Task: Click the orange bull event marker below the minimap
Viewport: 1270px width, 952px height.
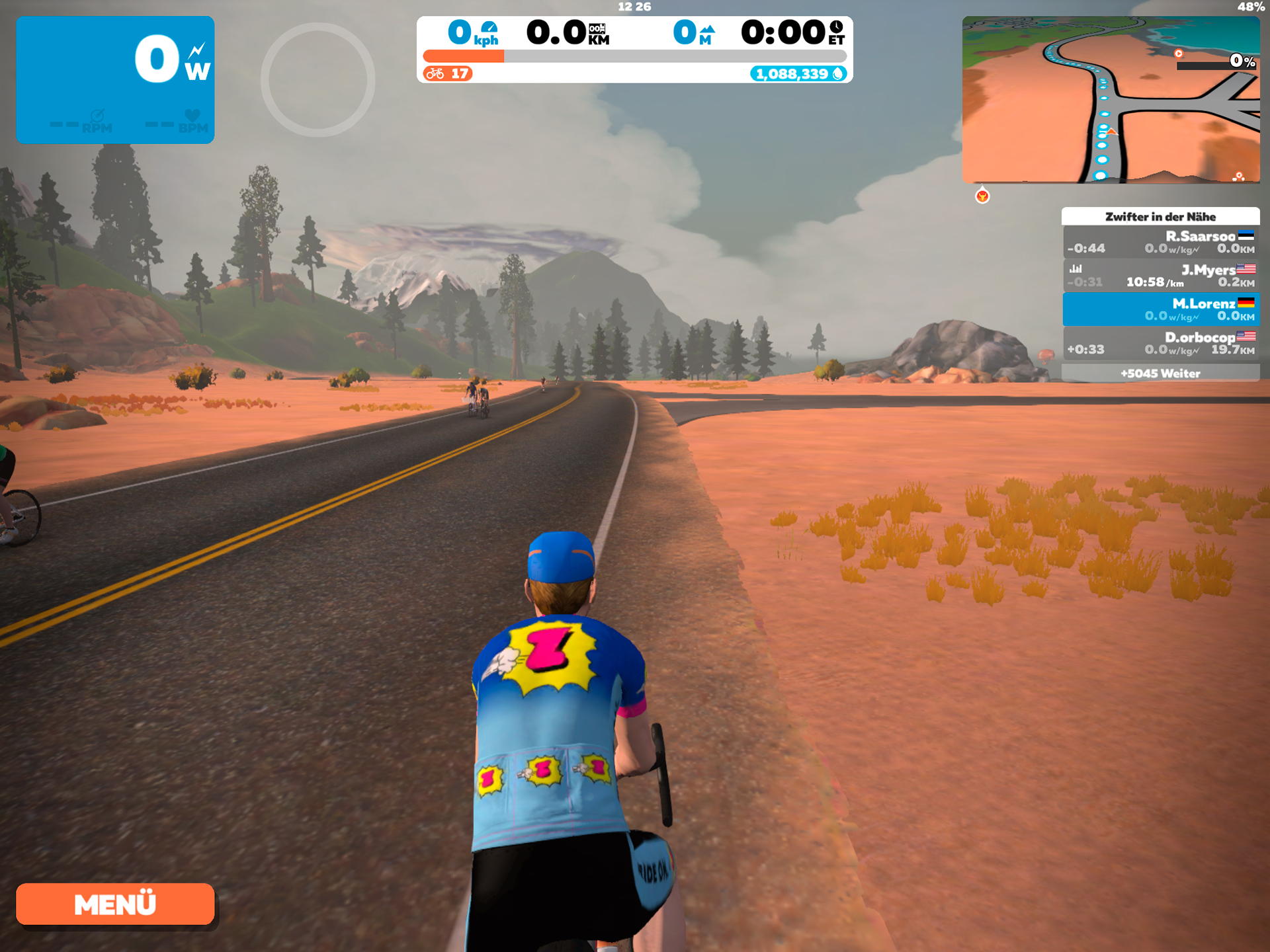Action: pyautogui.click(x=984, y=195)
